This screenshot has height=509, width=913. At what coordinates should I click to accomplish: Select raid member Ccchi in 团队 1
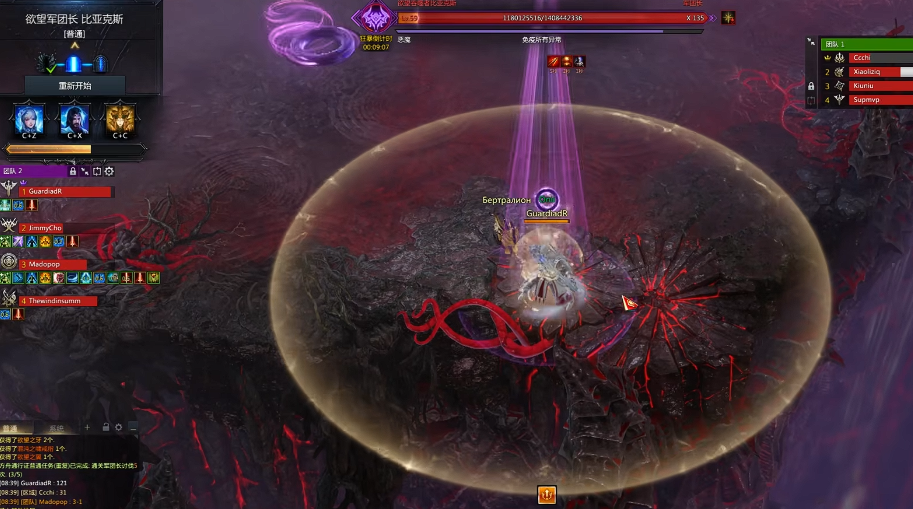[x=878, y=58]
